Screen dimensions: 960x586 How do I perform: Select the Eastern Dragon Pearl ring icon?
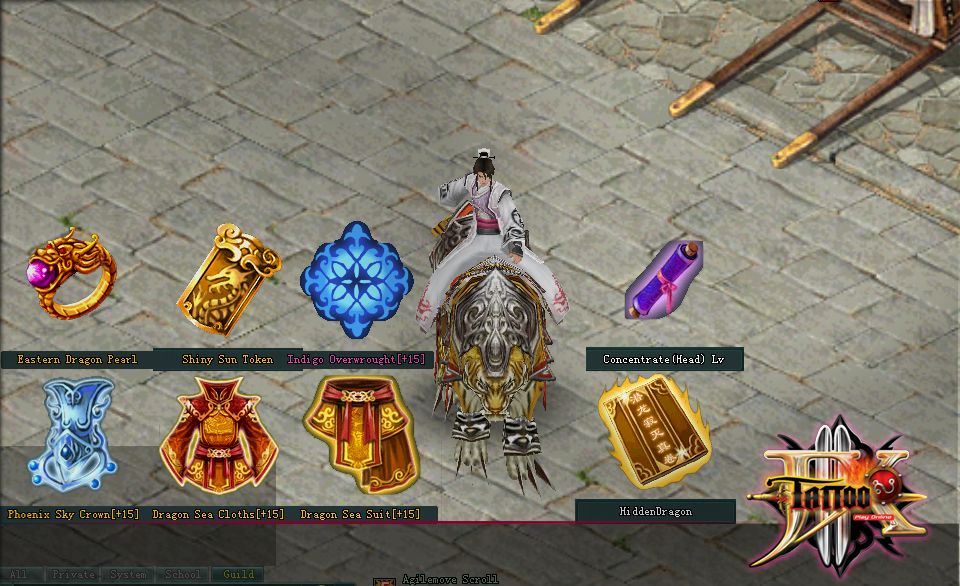pos(70,275)
